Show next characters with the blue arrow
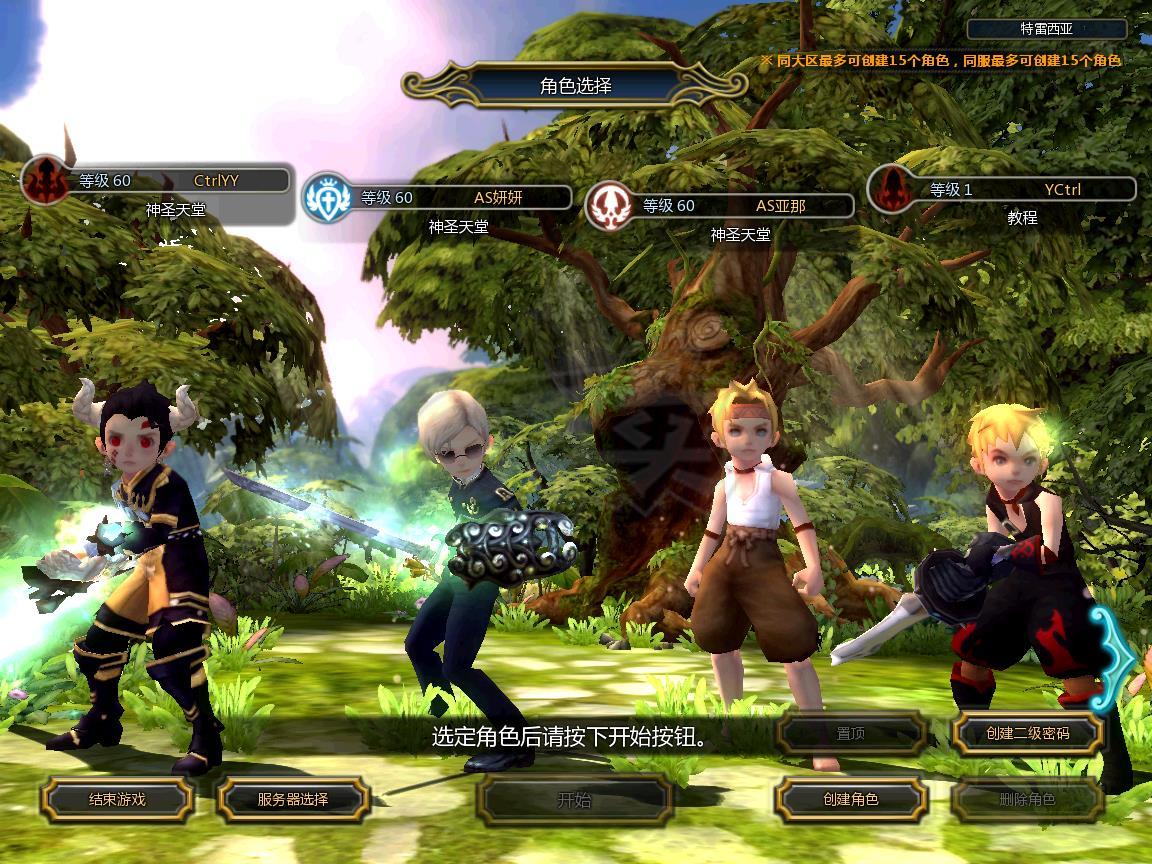Screen dimensions: 1152x864 tap(1116, 656)
